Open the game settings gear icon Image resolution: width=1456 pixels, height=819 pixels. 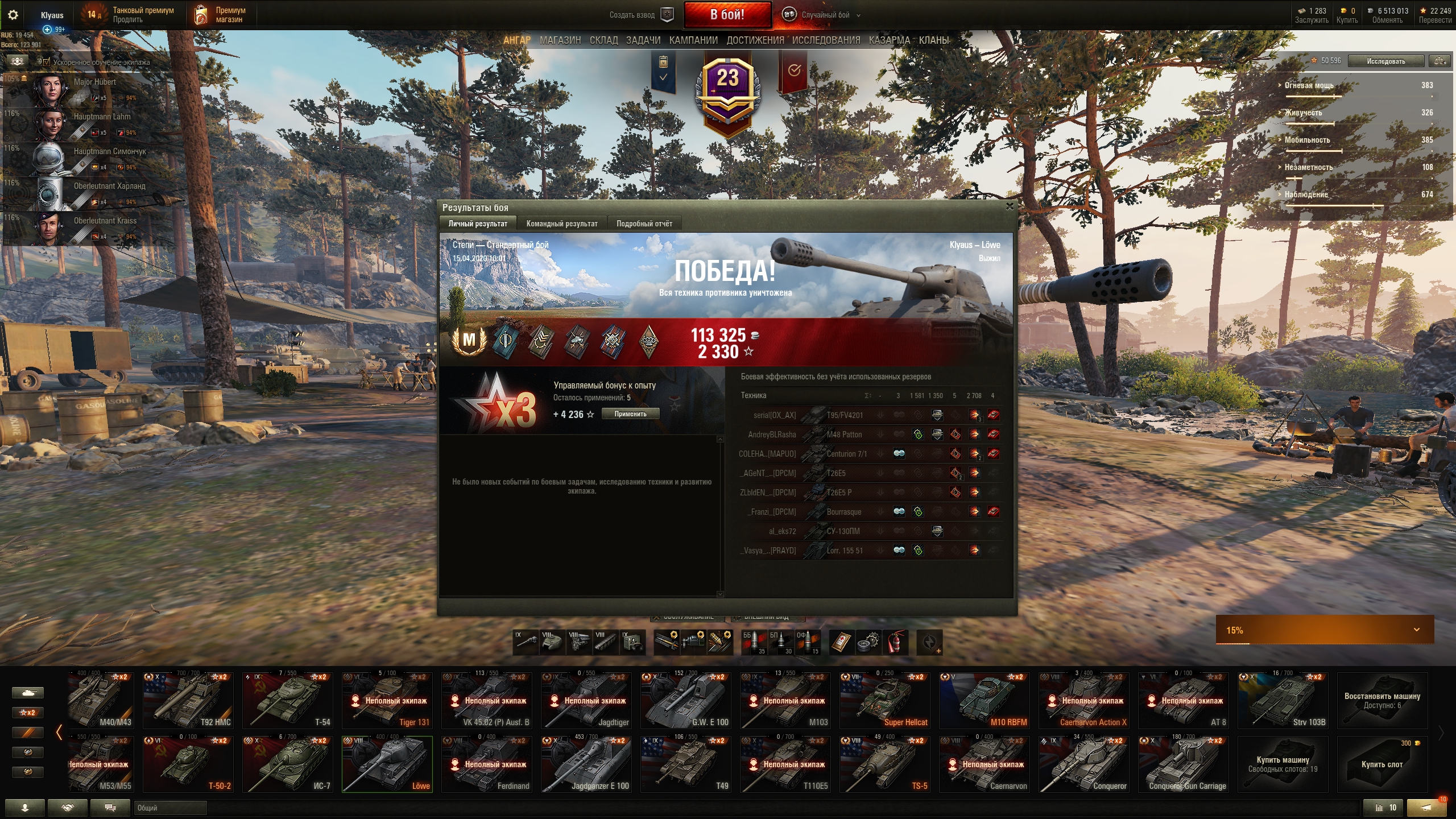pos(13,15)
